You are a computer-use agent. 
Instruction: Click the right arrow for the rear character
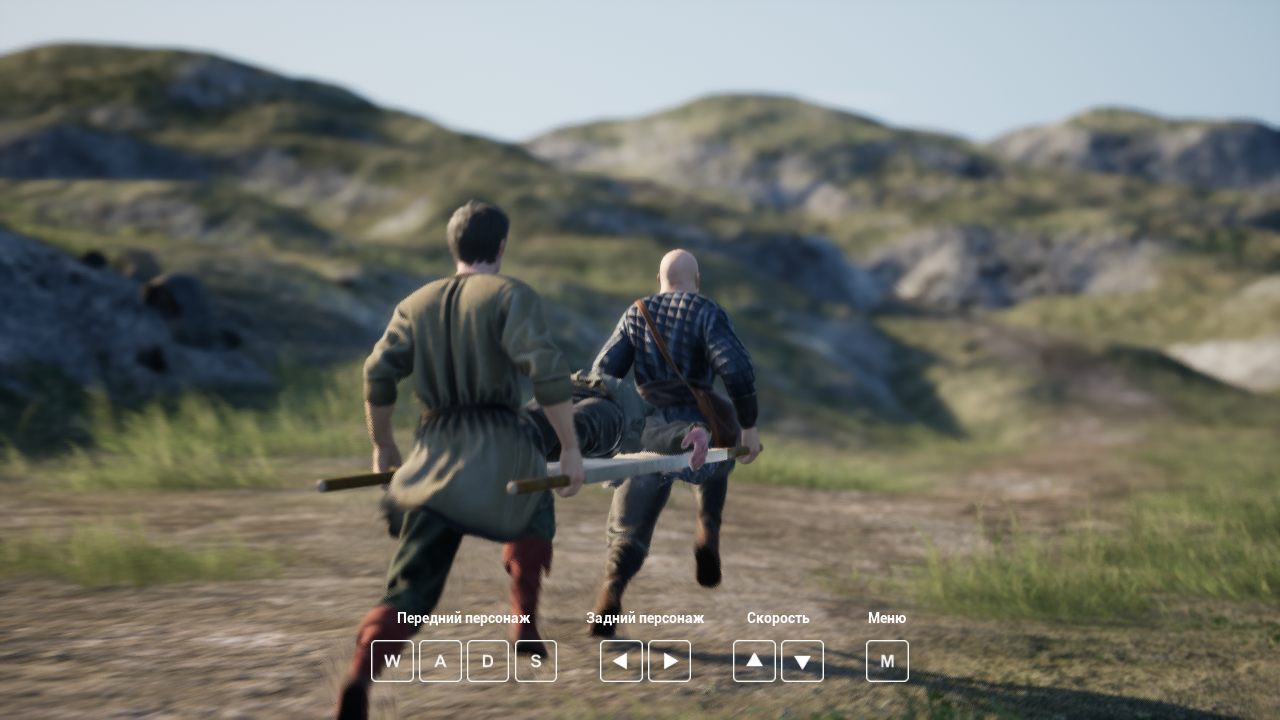pyautogui.click(x=669, y=661)
